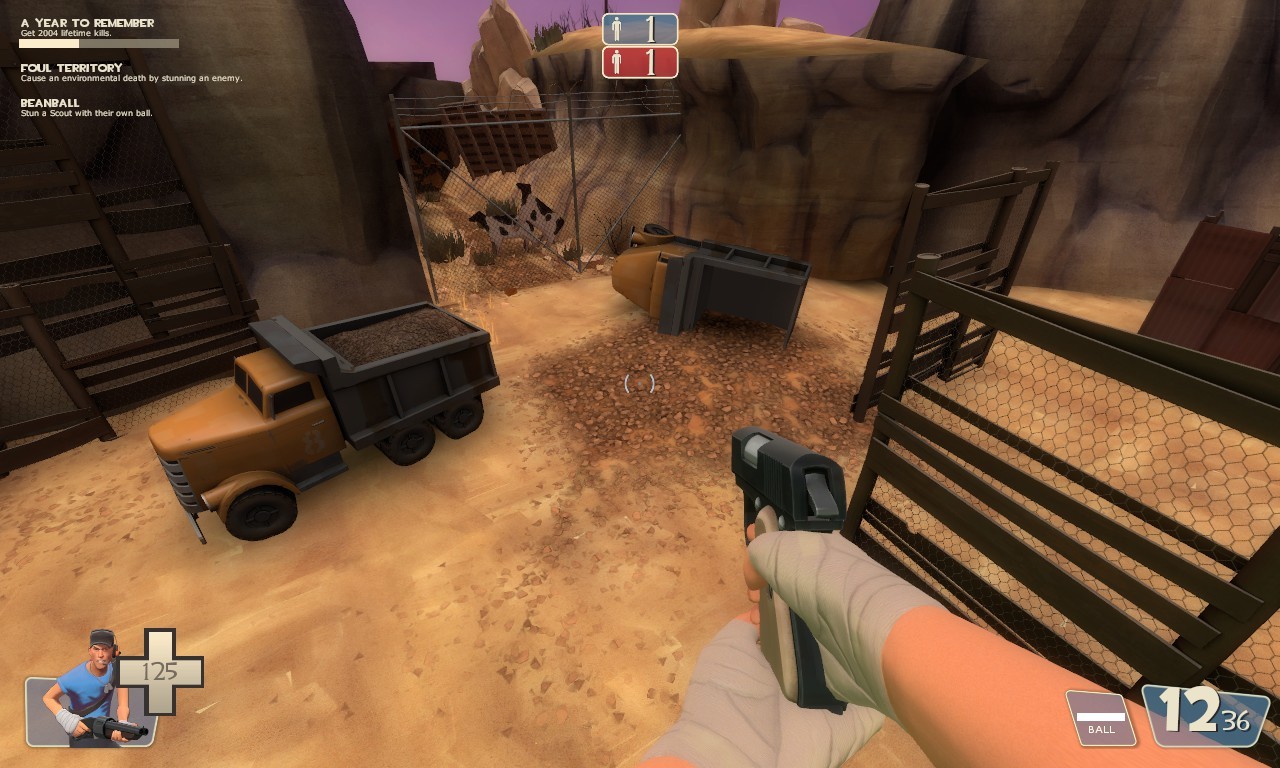Screen dimensions: 1280x768
Task: Select the Scout class portrait
Action: [90, 691]
